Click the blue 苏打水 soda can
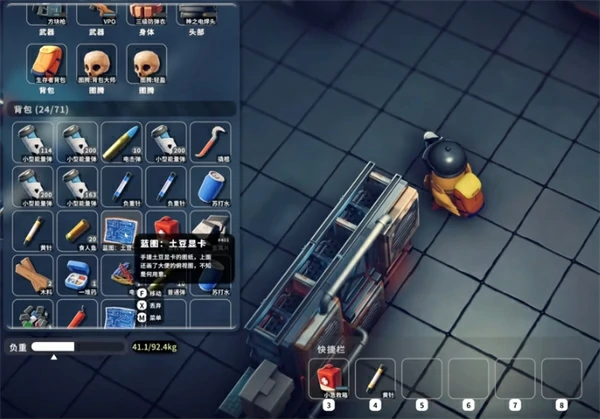 coord(210,185)
